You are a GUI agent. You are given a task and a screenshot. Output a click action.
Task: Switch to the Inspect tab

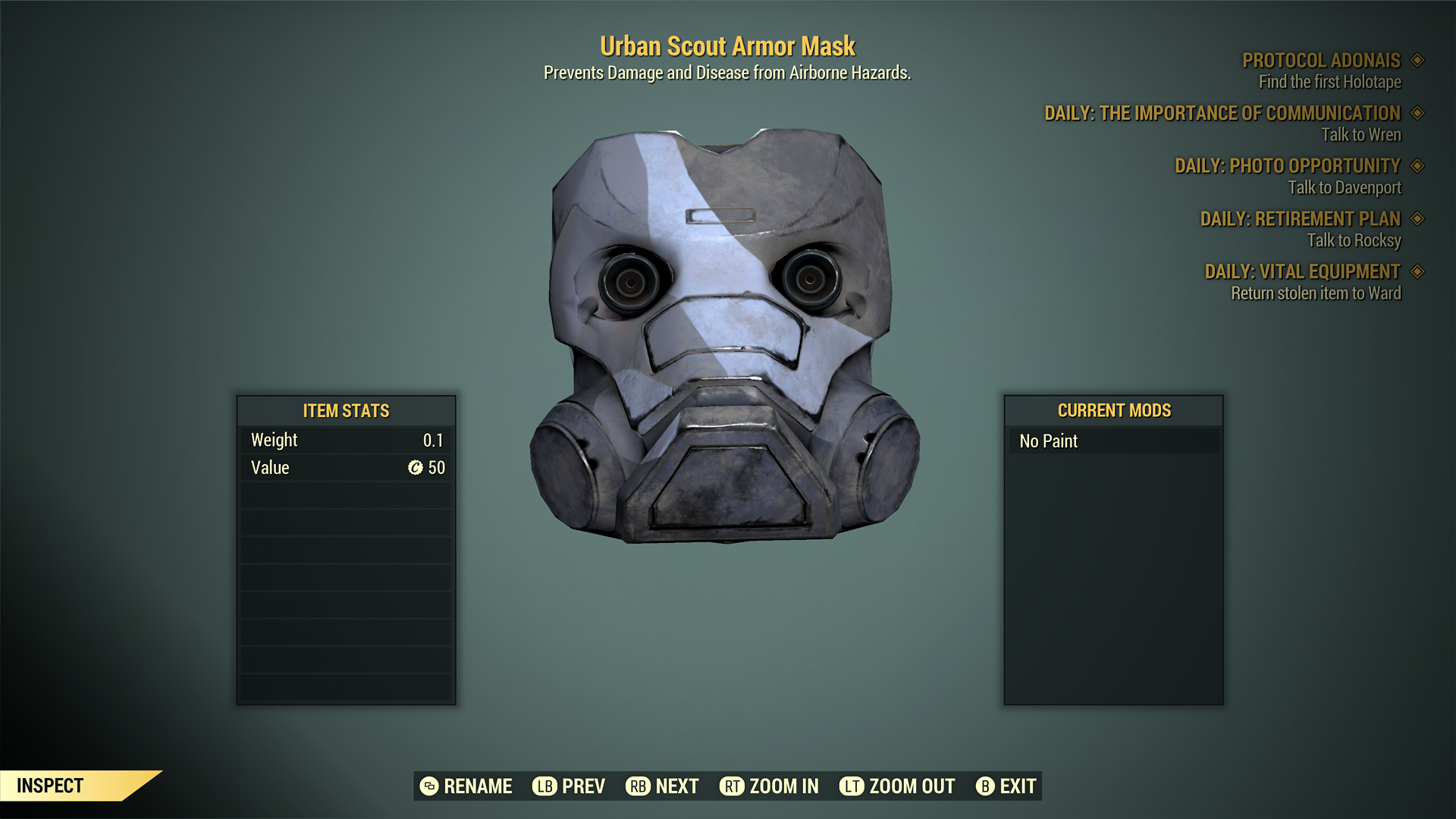tap(49, 786)
